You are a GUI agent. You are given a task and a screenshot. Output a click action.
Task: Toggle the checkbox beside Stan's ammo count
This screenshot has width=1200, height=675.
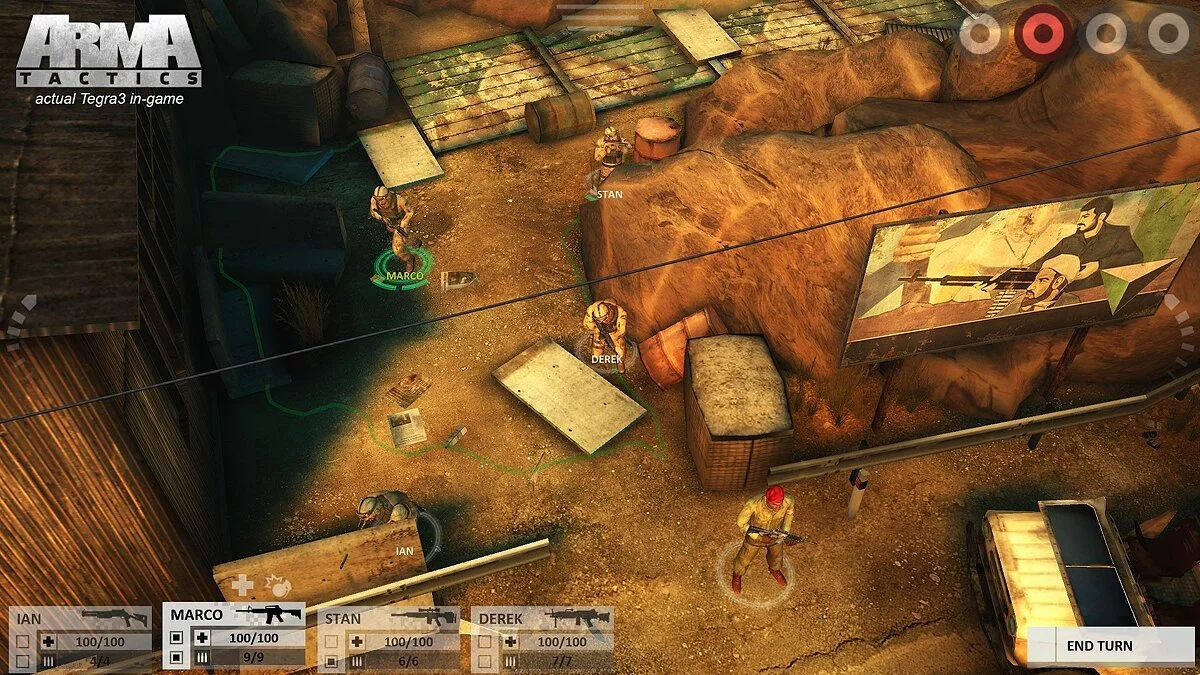(331, 661)
